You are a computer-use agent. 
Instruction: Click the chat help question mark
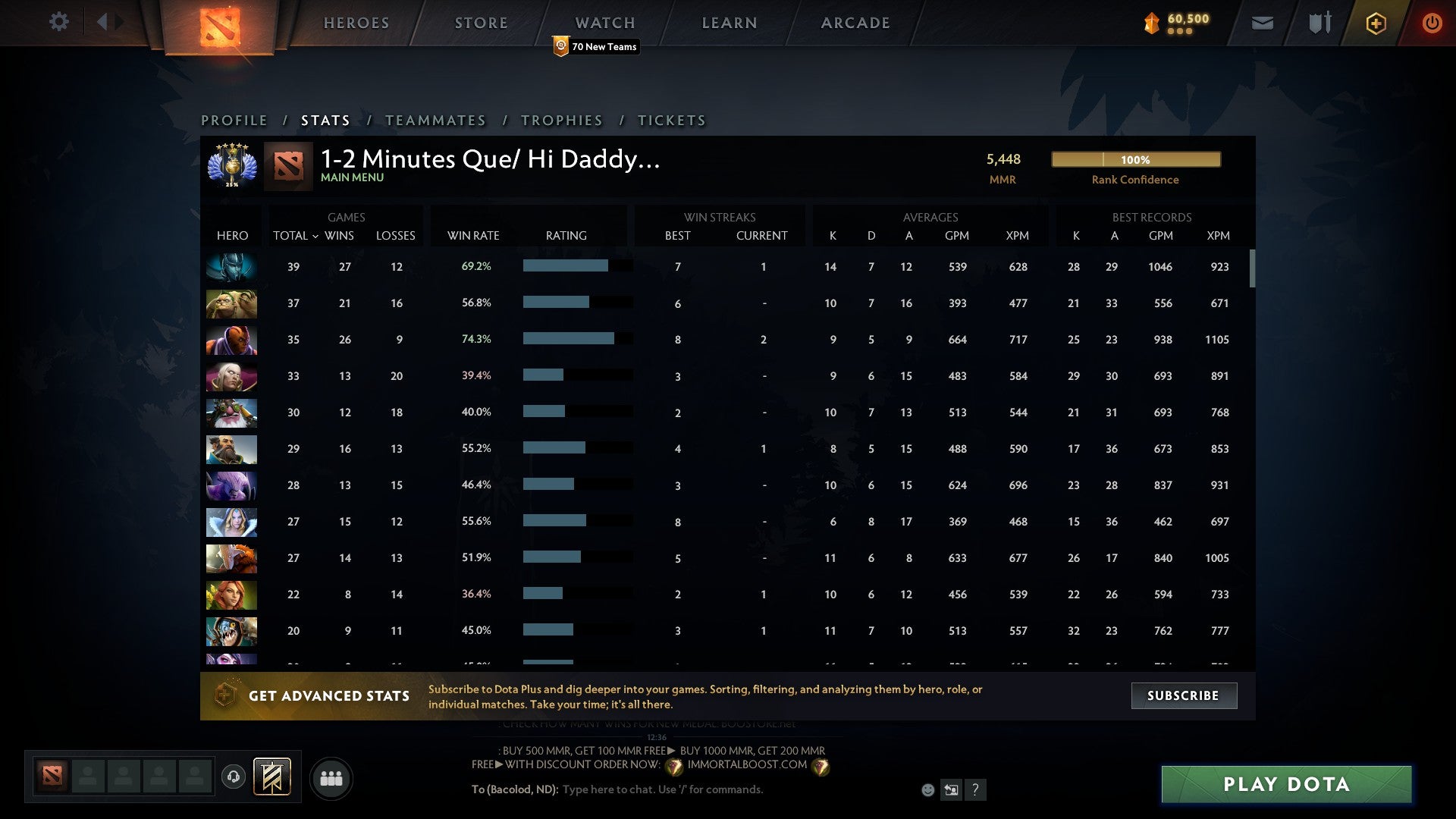976,790
